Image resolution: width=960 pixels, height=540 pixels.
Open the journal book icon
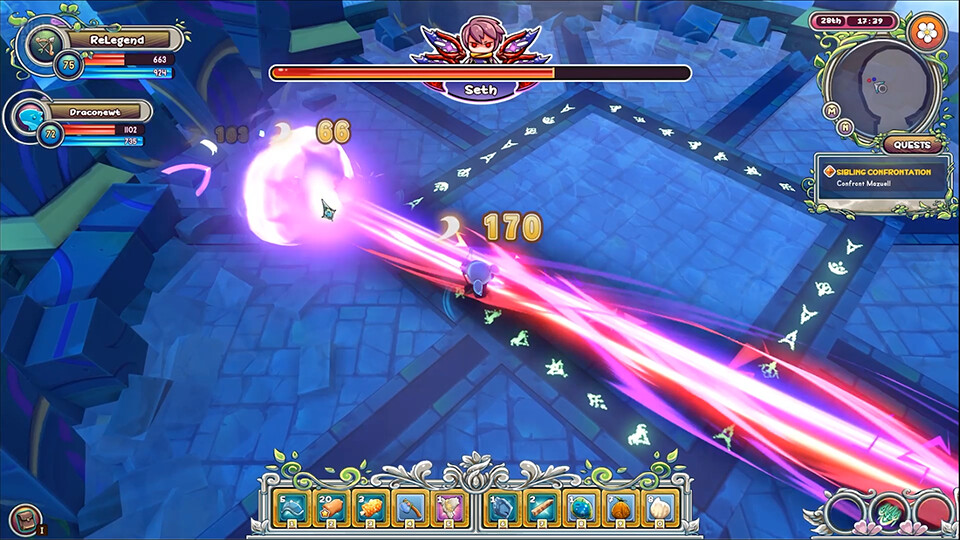pyautogui.click(x=25, y=520)
